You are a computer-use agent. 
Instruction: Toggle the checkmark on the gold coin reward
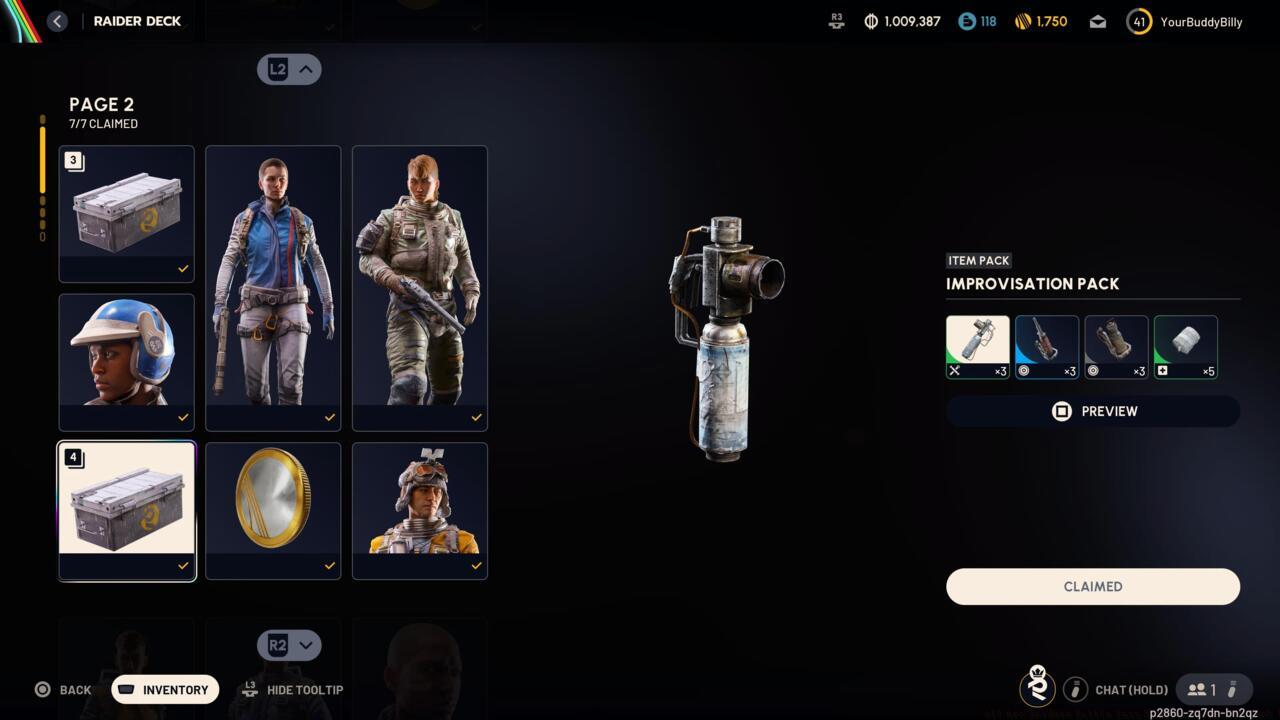pos(329,565)
